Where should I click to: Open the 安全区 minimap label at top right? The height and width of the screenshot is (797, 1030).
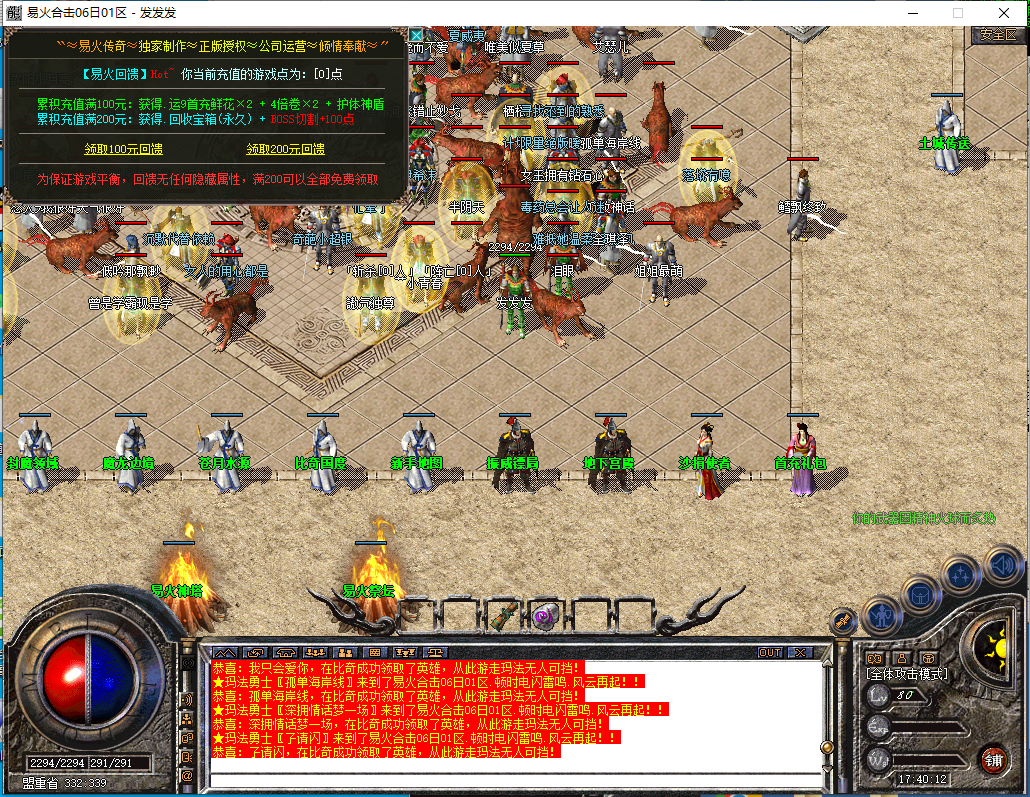pyautogui.click(x=998, y=34)
